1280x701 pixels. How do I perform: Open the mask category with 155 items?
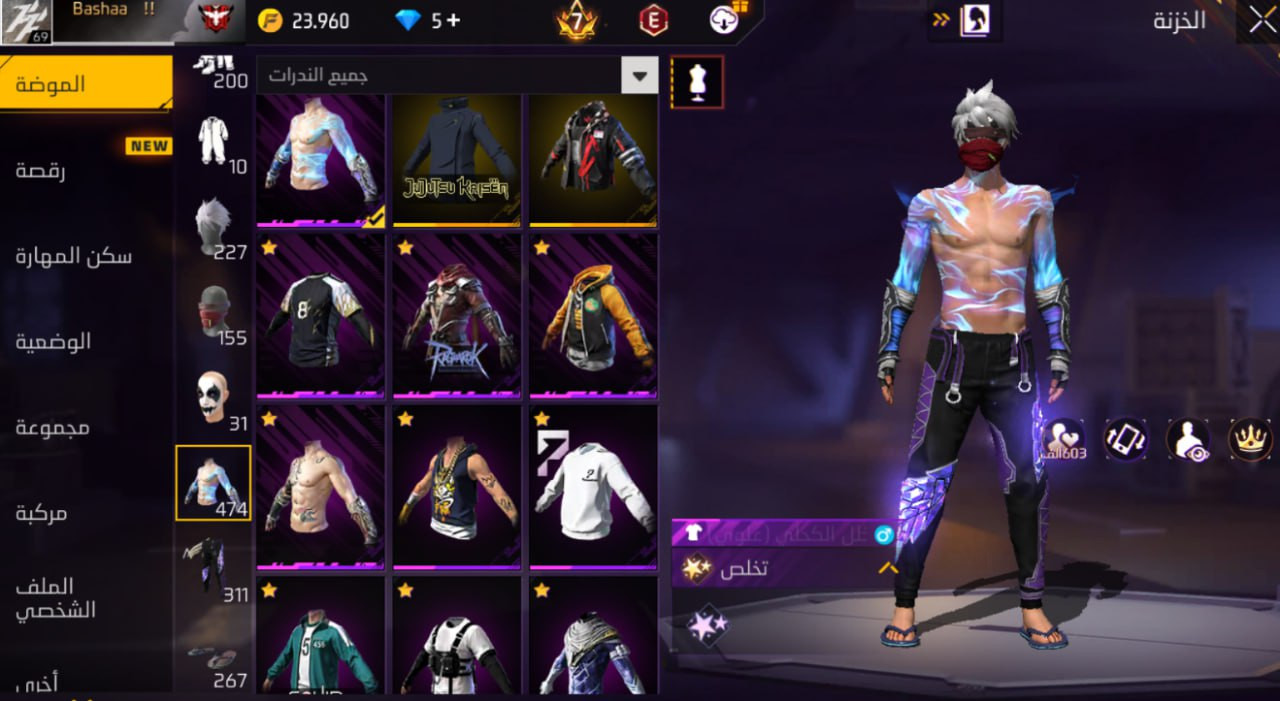(x=213, y=312)
